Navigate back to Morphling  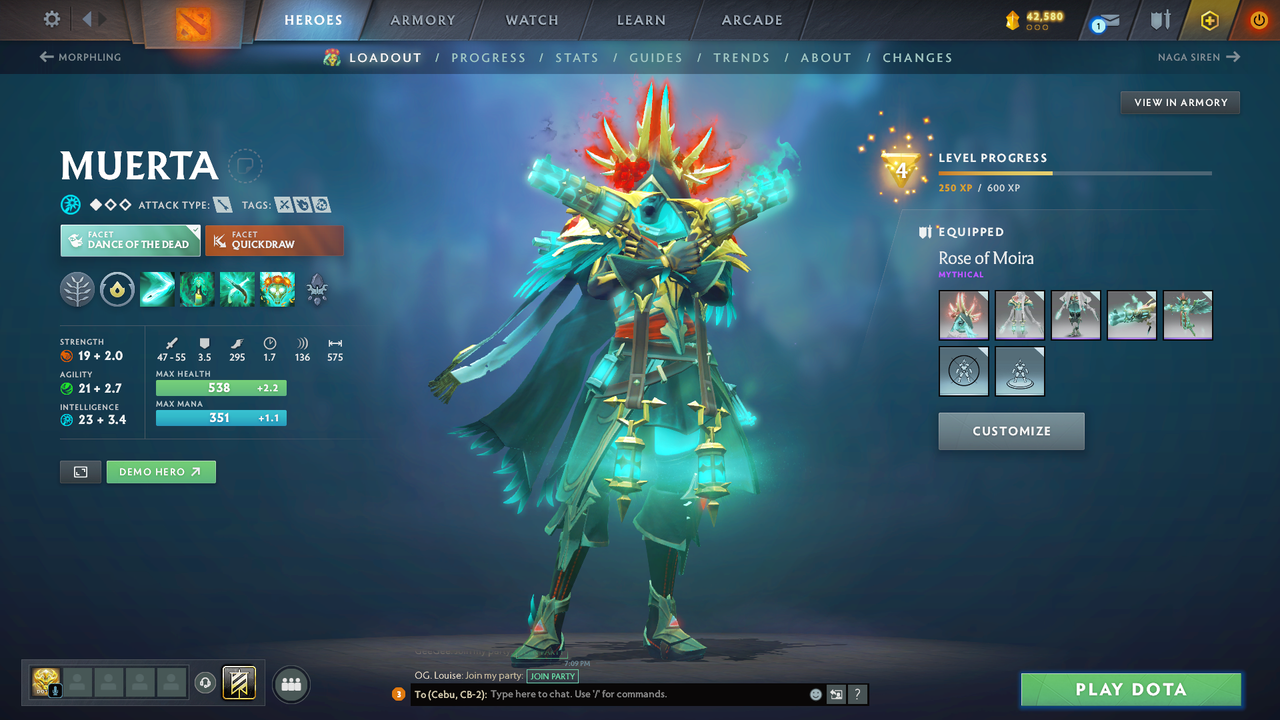coord(80,57)
